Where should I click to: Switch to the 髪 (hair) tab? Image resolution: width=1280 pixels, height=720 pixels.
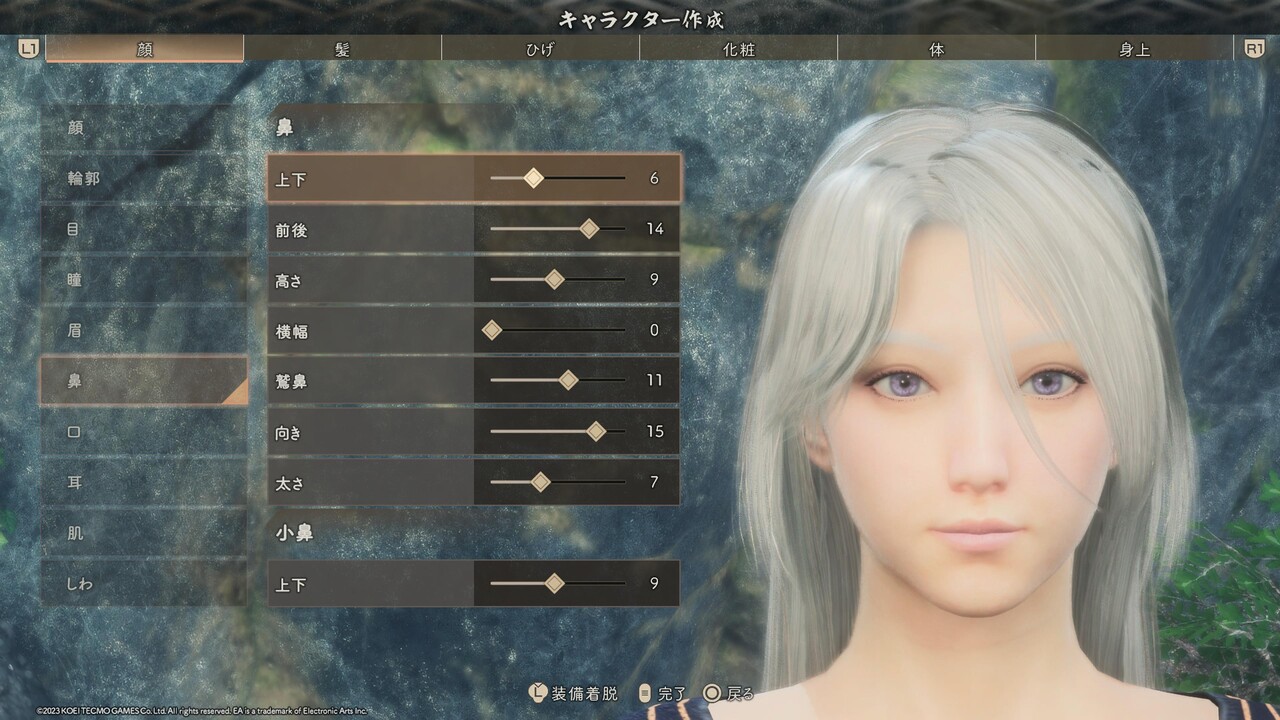point(342,49)
